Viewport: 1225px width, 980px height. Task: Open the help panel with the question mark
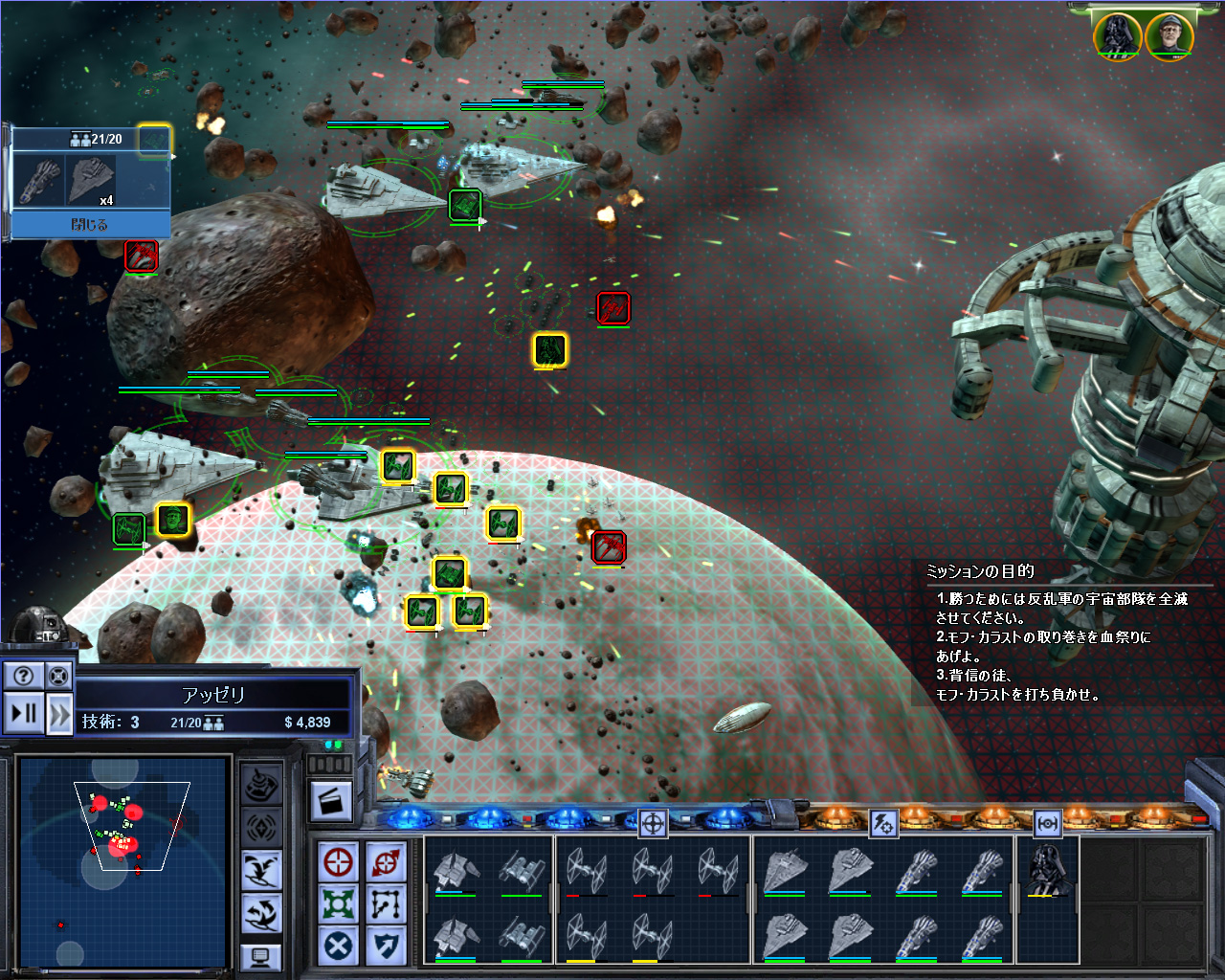pyautogui.click(x=24, y=675)
